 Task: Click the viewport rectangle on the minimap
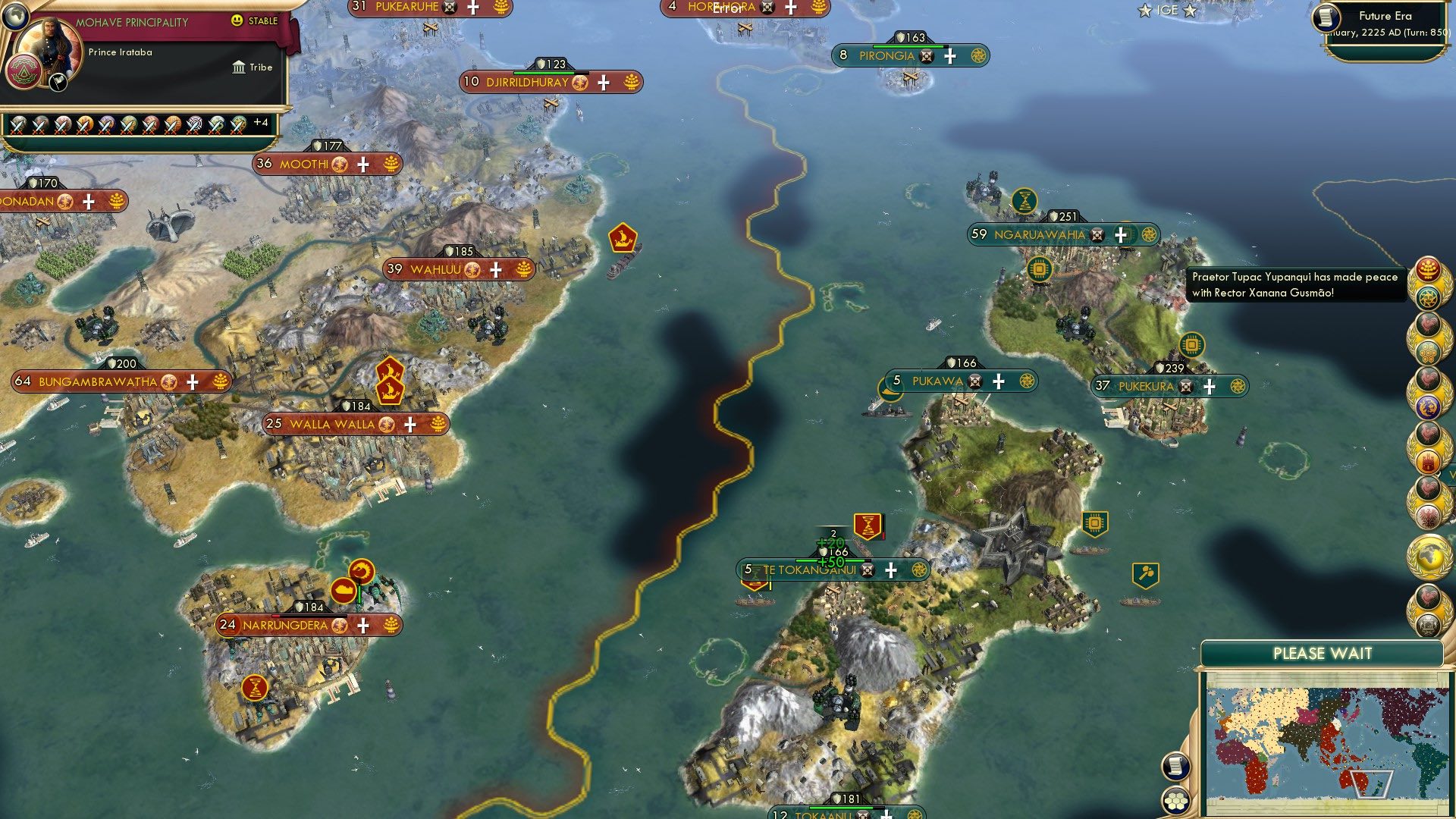click(1371, 784)
